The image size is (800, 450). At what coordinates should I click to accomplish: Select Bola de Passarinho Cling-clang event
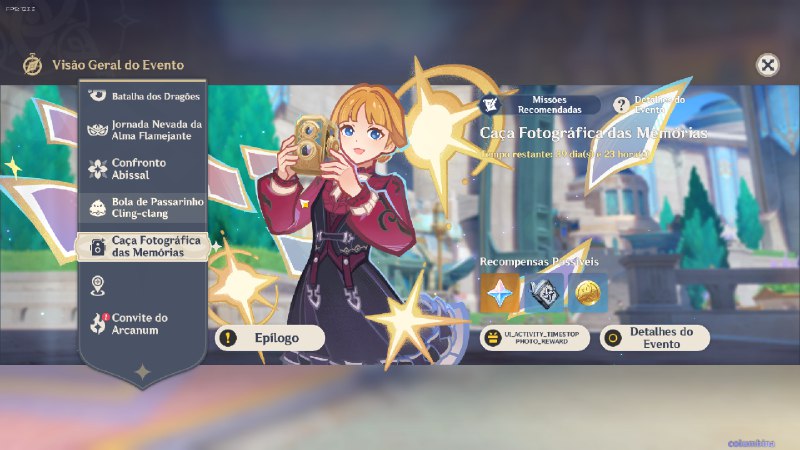pos(142,207)
